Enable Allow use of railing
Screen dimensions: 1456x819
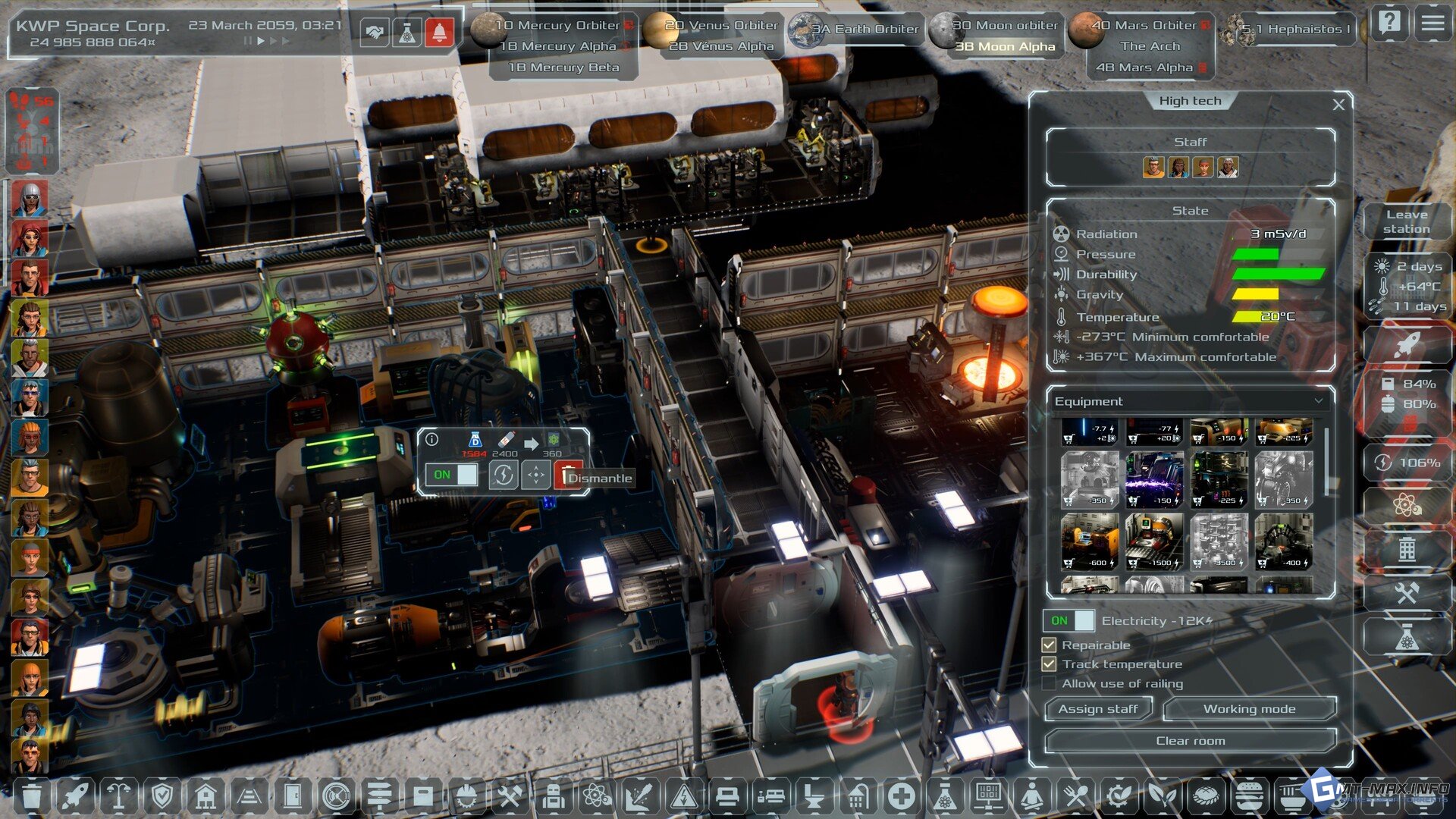(1050, 684)
